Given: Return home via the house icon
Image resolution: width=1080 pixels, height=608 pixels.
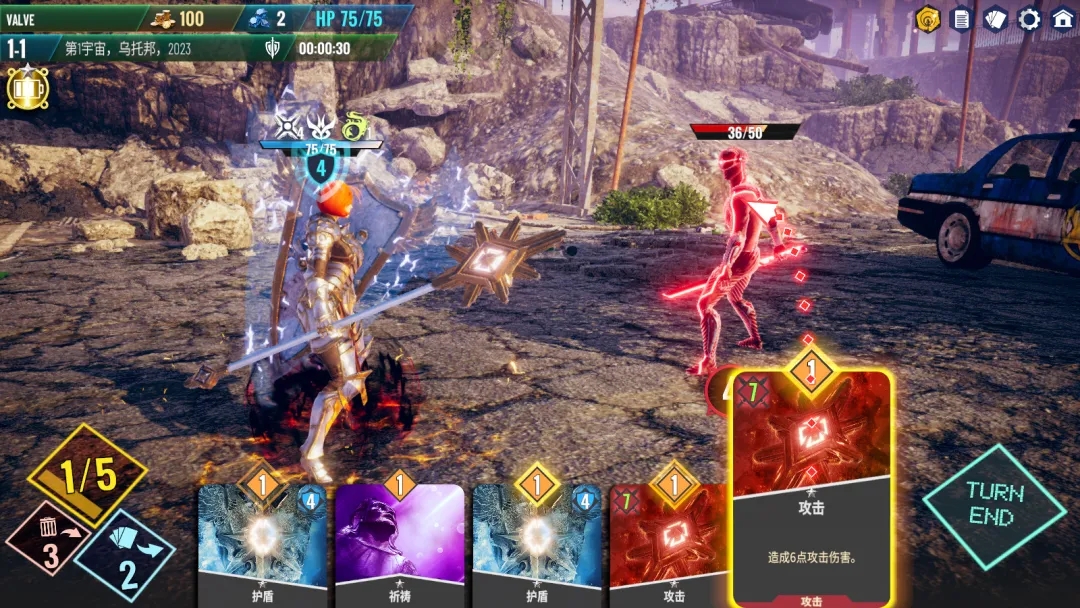Looking at the screenshot, I should [x=1062, y=19].
